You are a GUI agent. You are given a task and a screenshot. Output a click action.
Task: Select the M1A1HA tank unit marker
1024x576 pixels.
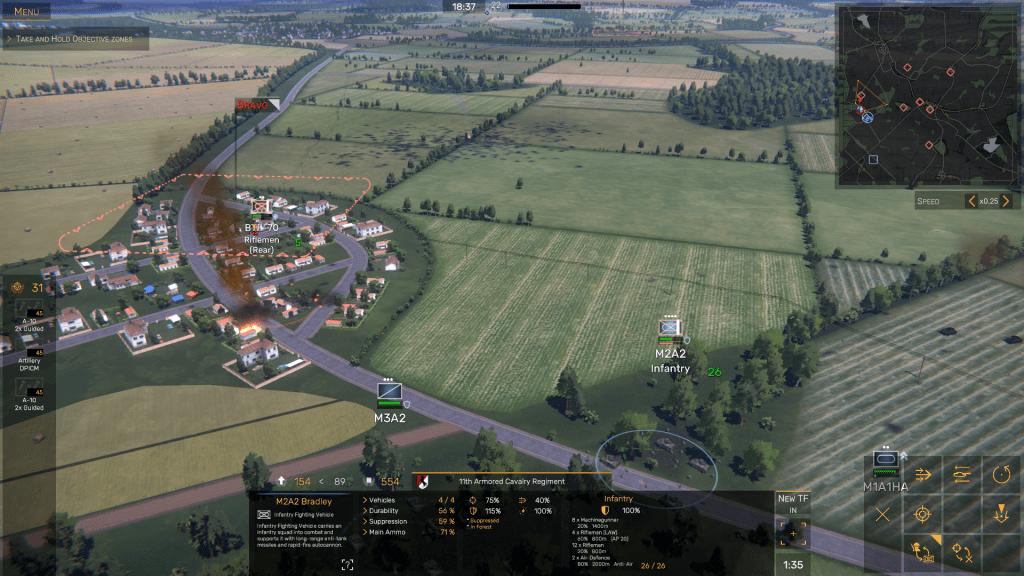(x=886, y=461)
